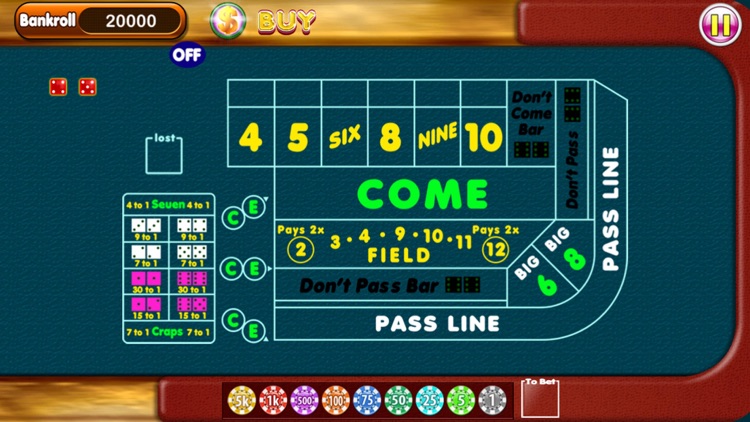Bet on the FIELD area
This screenshot has height=422, width=750.
pos(398,247)
